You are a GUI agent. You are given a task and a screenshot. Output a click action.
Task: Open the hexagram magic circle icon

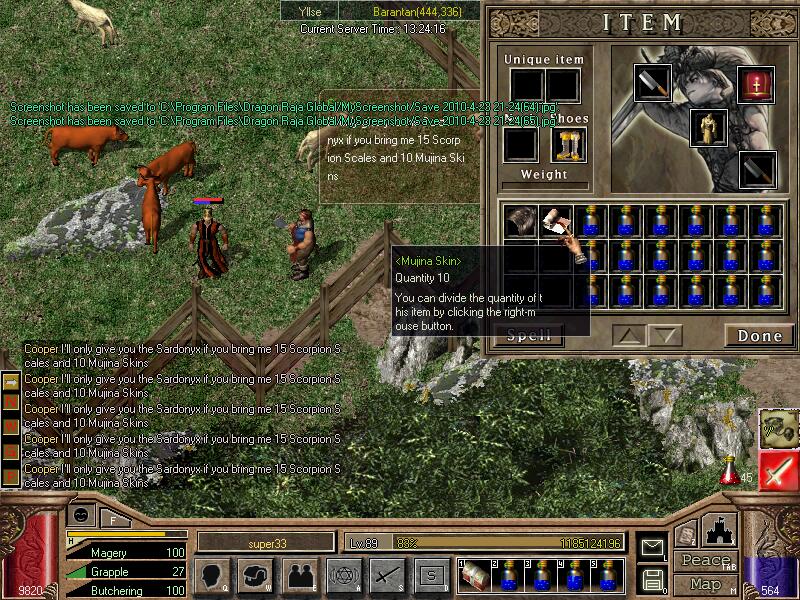(x=343, y=575)
